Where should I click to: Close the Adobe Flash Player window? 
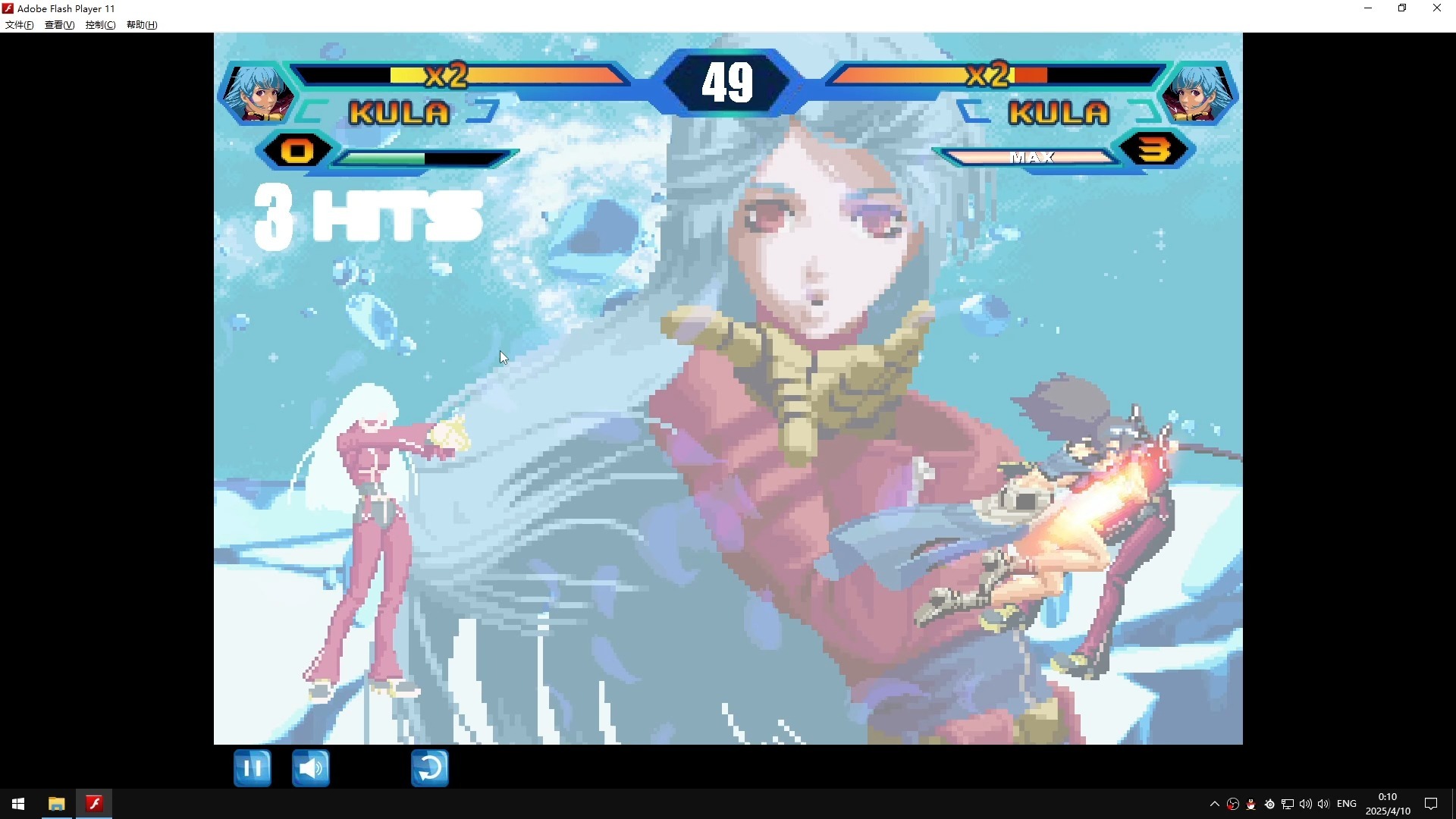point(1437,8)
